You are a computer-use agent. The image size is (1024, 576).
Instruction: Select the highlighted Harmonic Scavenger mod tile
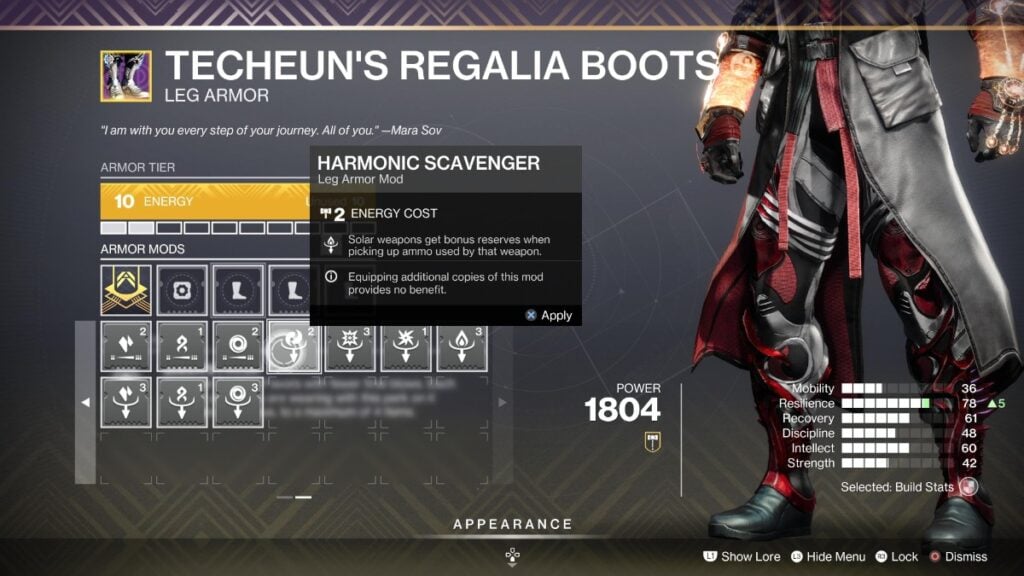tap(294, 347)
